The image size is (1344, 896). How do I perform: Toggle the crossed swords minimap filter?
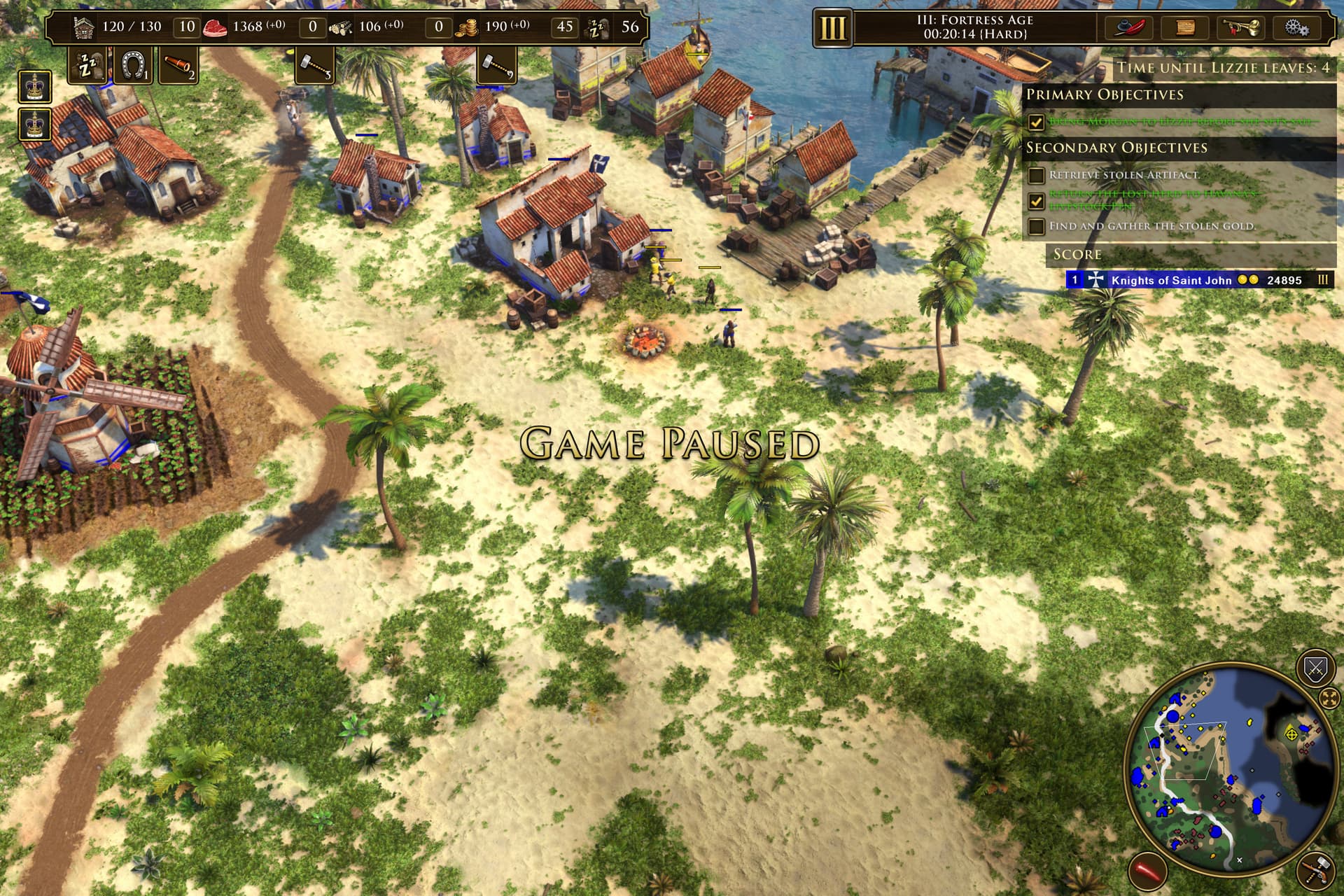point(1315,669)
